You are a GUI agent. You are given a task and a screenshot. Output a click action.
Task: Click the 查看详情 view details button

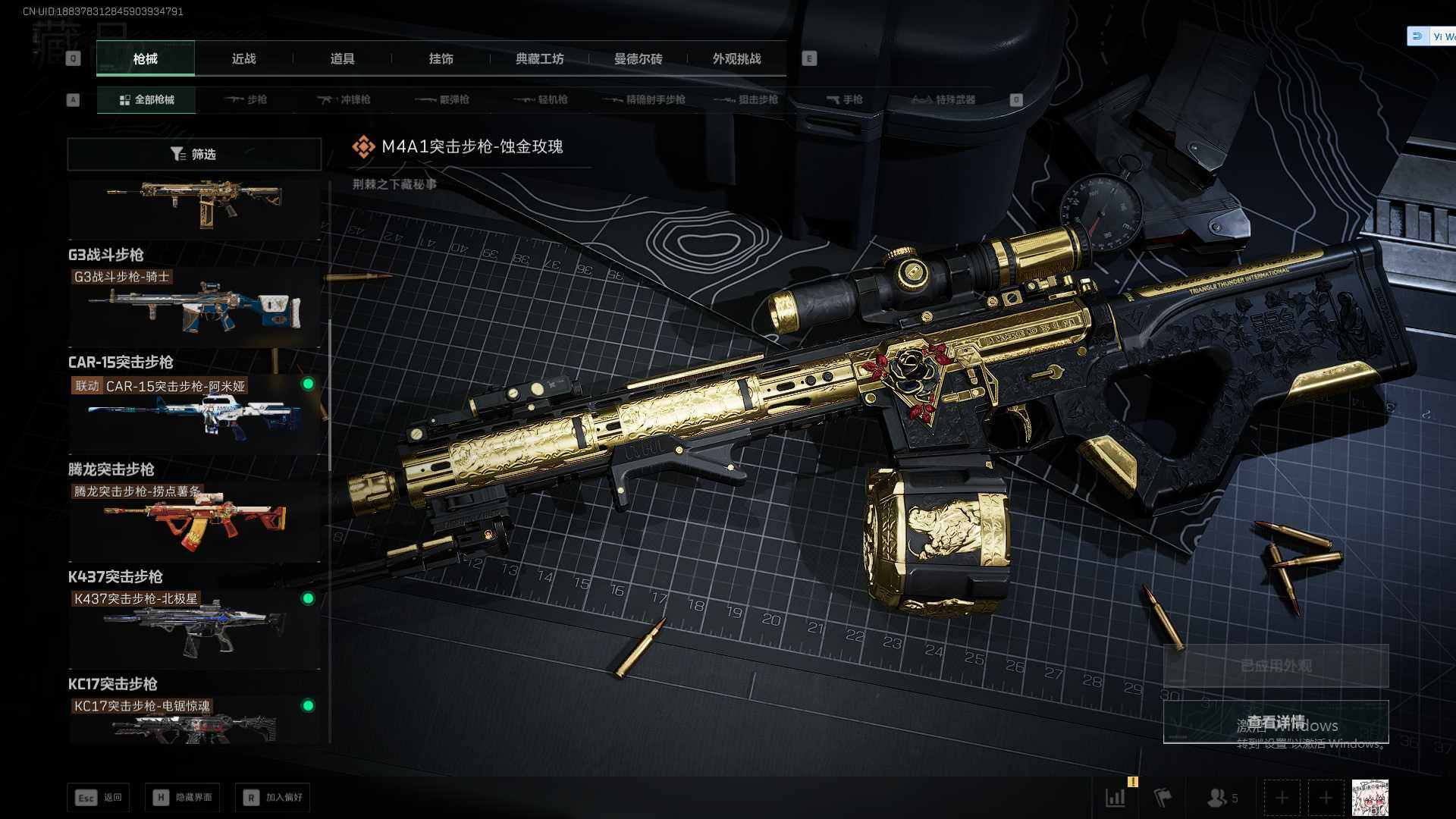(x=1276, y=722)
